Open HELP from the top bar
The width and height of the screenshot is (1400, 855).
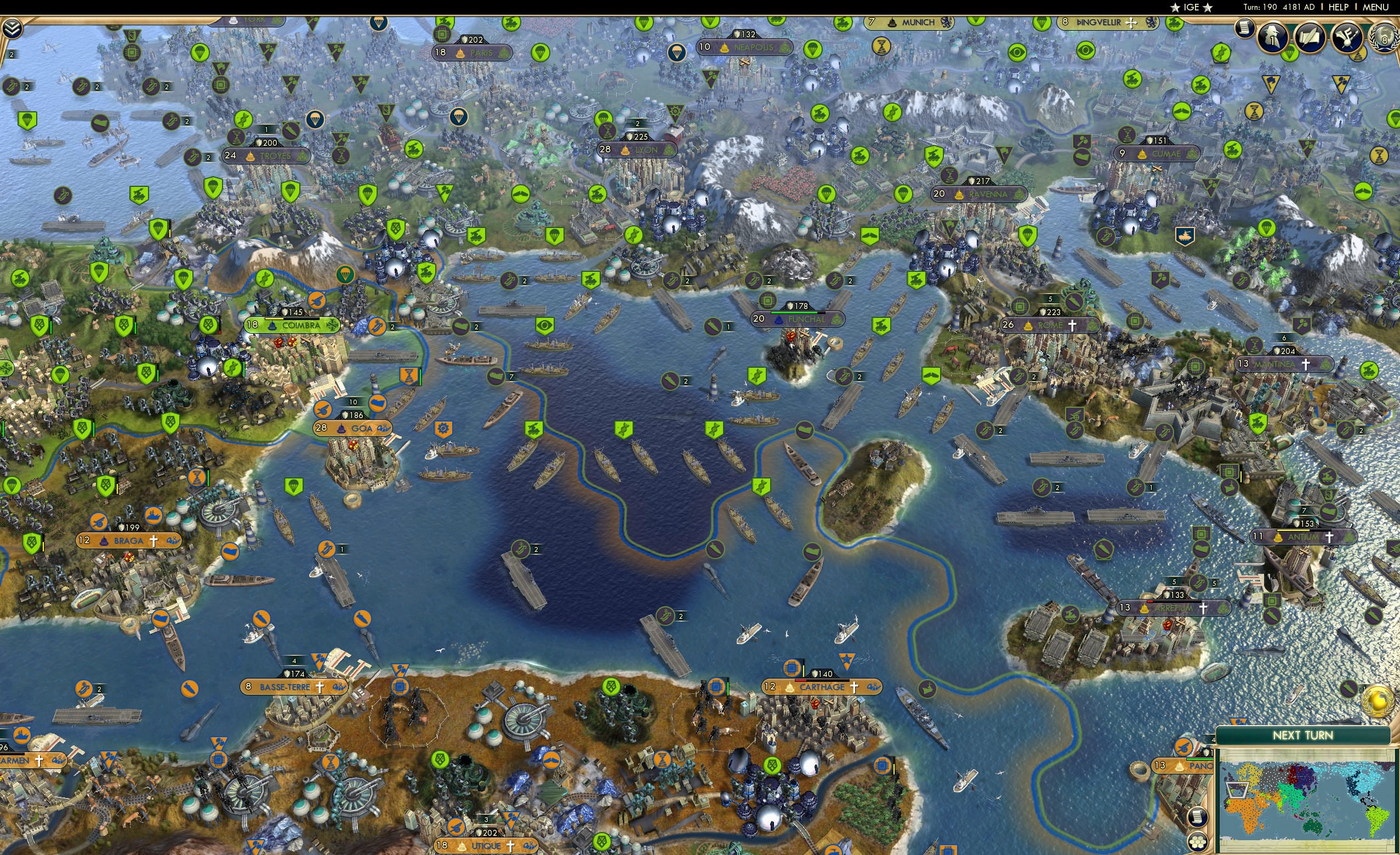[1339, 8]
